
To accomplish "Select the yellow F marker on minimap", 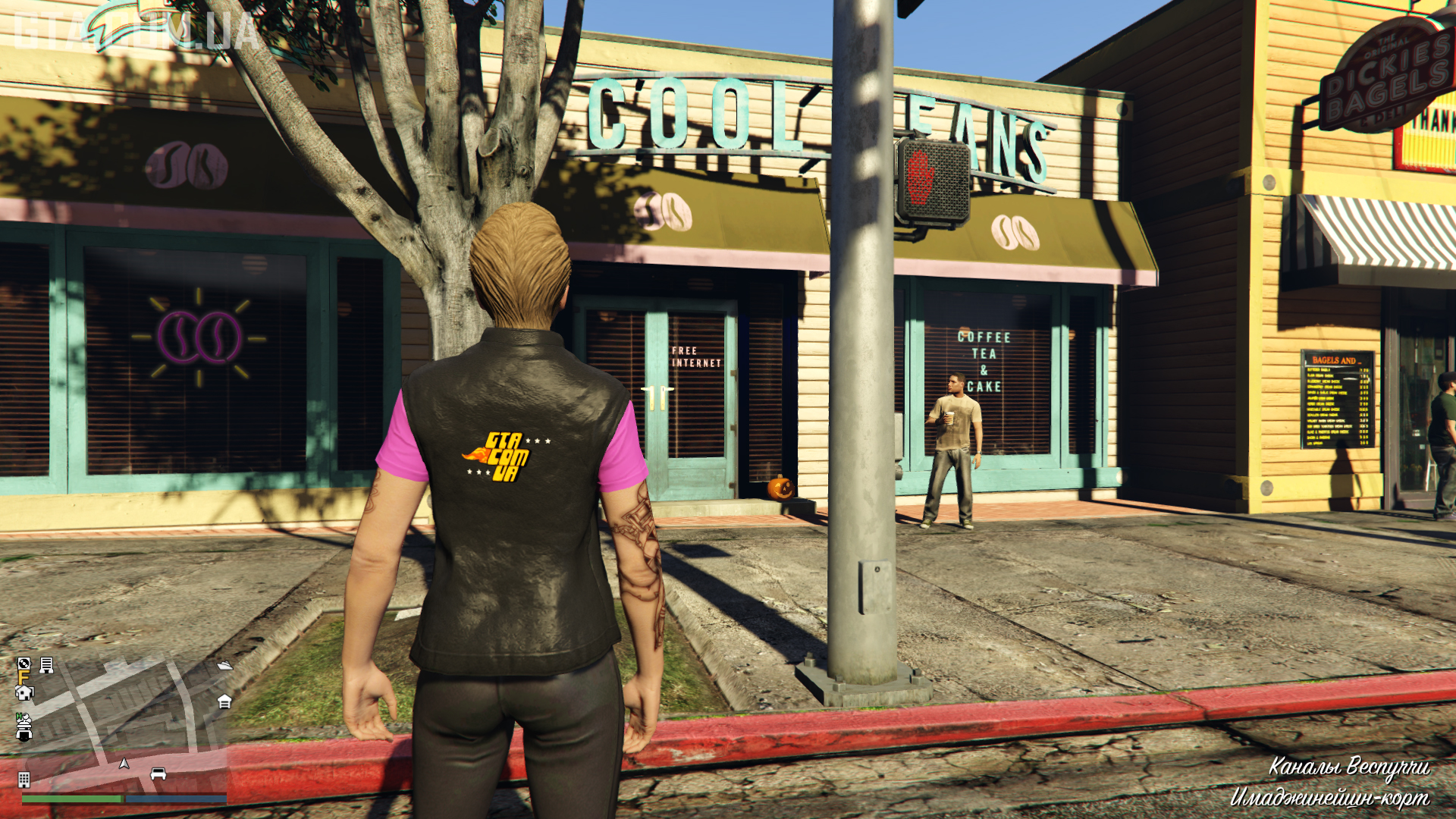I will (x=24, y=677).
